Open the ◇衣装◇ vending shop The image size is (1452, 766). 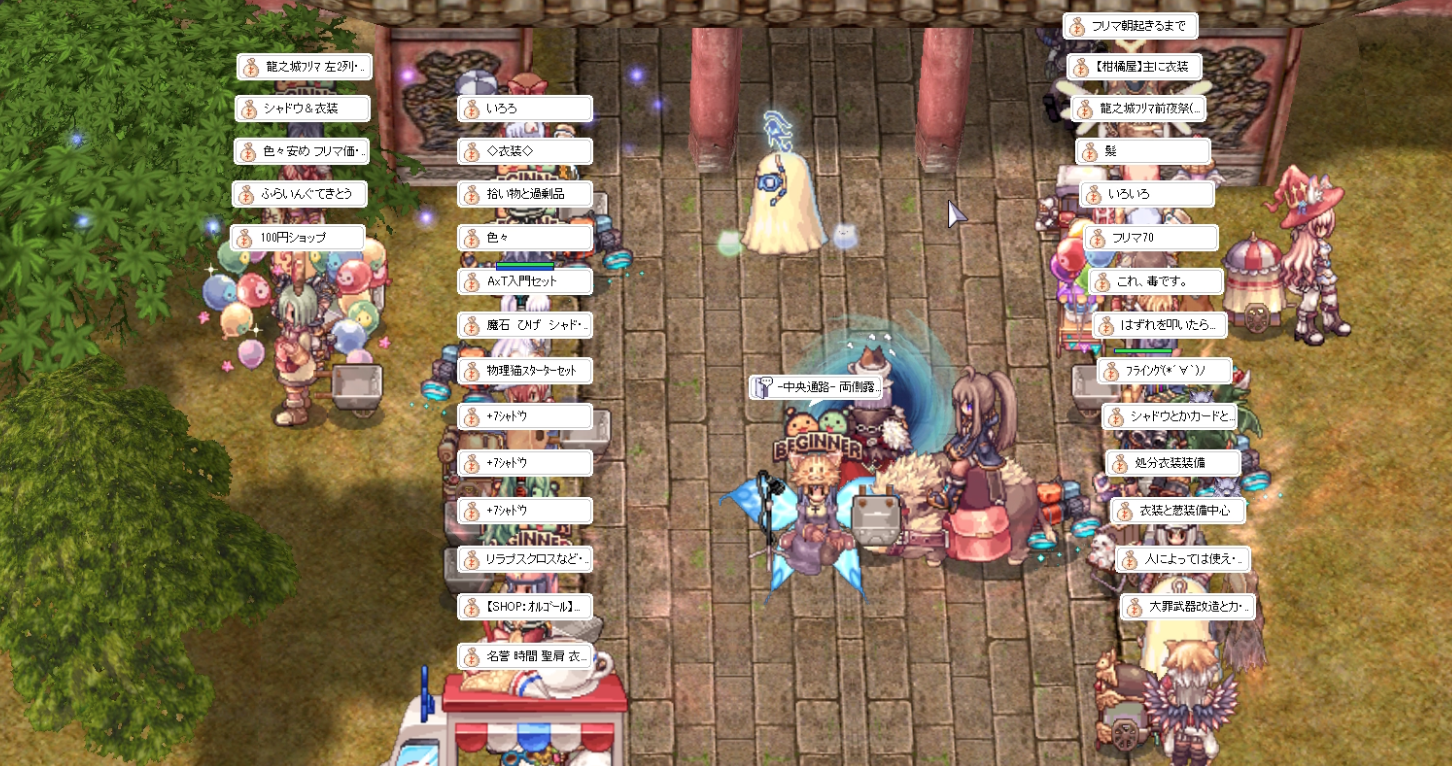coord(525,151)
